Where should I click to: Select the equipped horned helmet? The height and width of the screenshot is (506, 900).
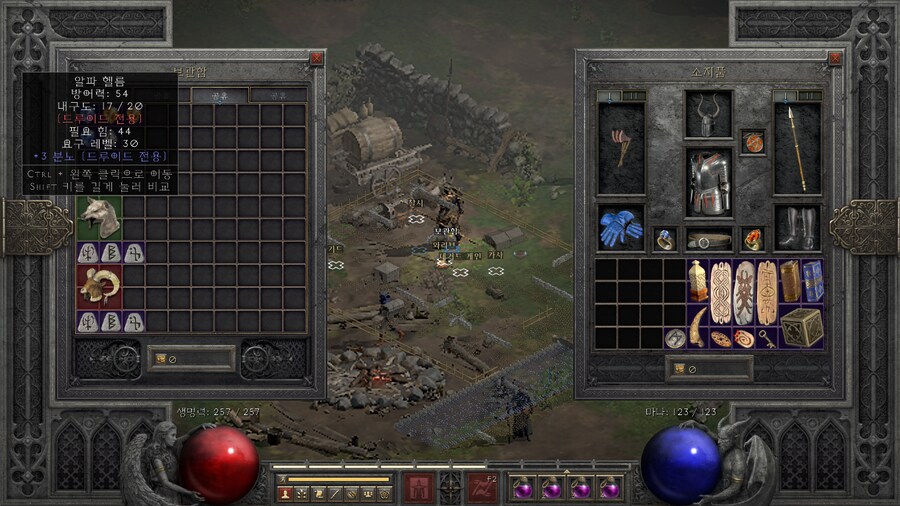tap(708, 113)
